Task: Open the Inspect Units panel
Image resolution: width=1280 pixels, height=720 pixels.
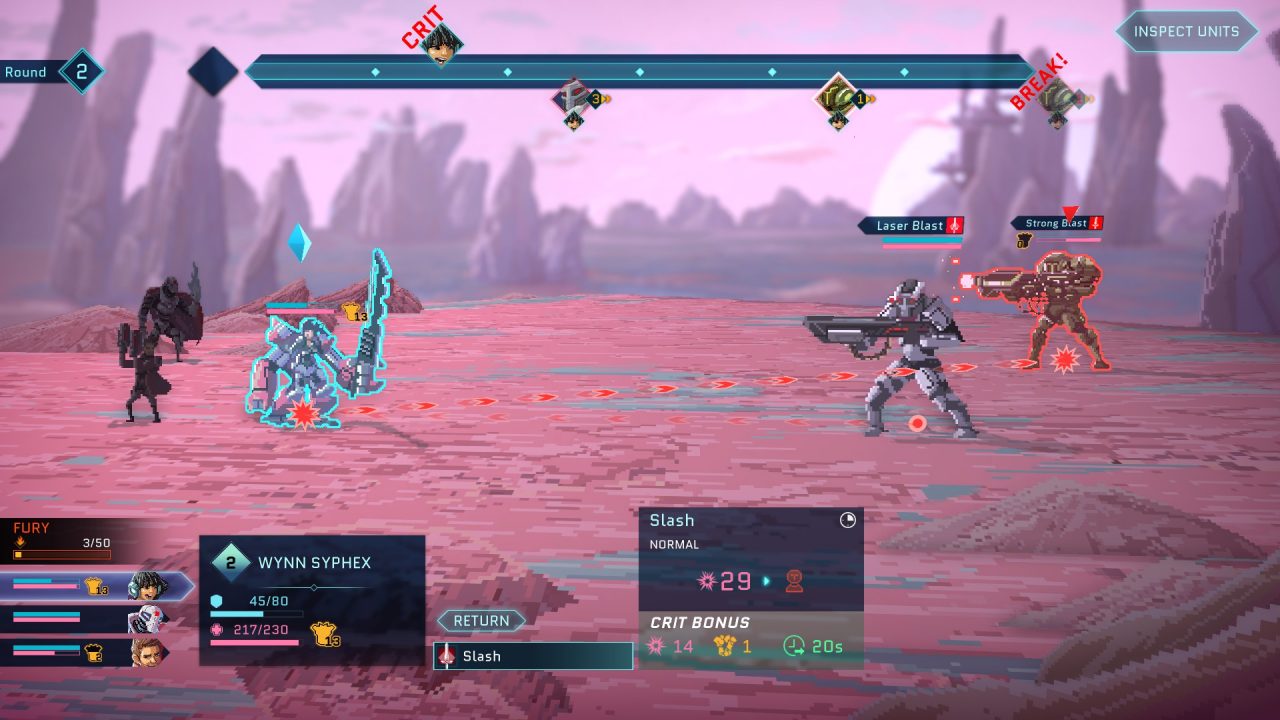Action: pyautogui.click(x=1186, y=31)
